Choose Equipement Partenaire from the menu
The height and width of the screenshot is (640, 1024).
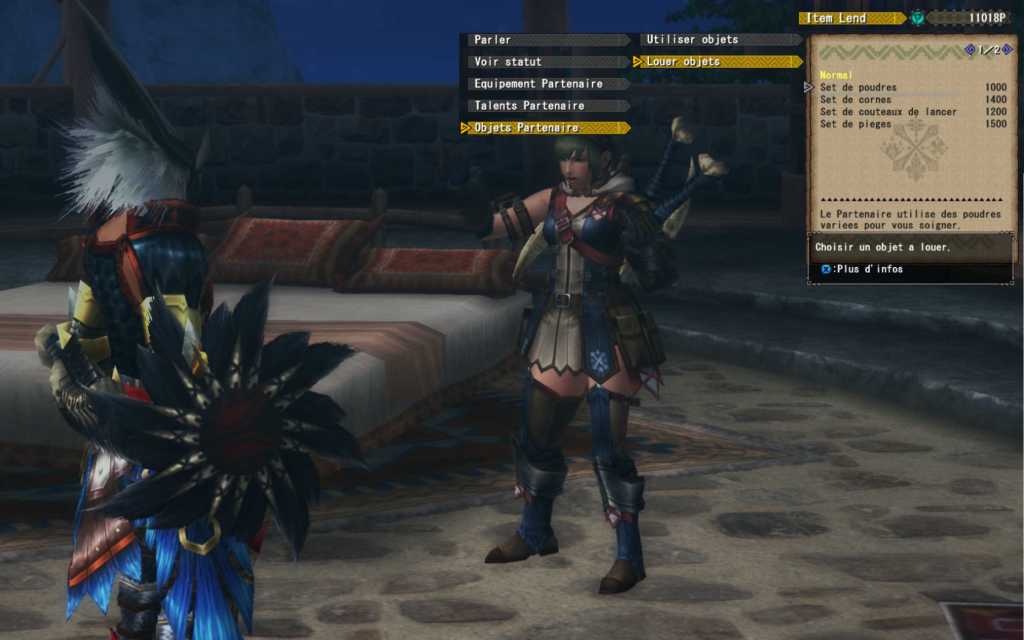pos(546,84)
